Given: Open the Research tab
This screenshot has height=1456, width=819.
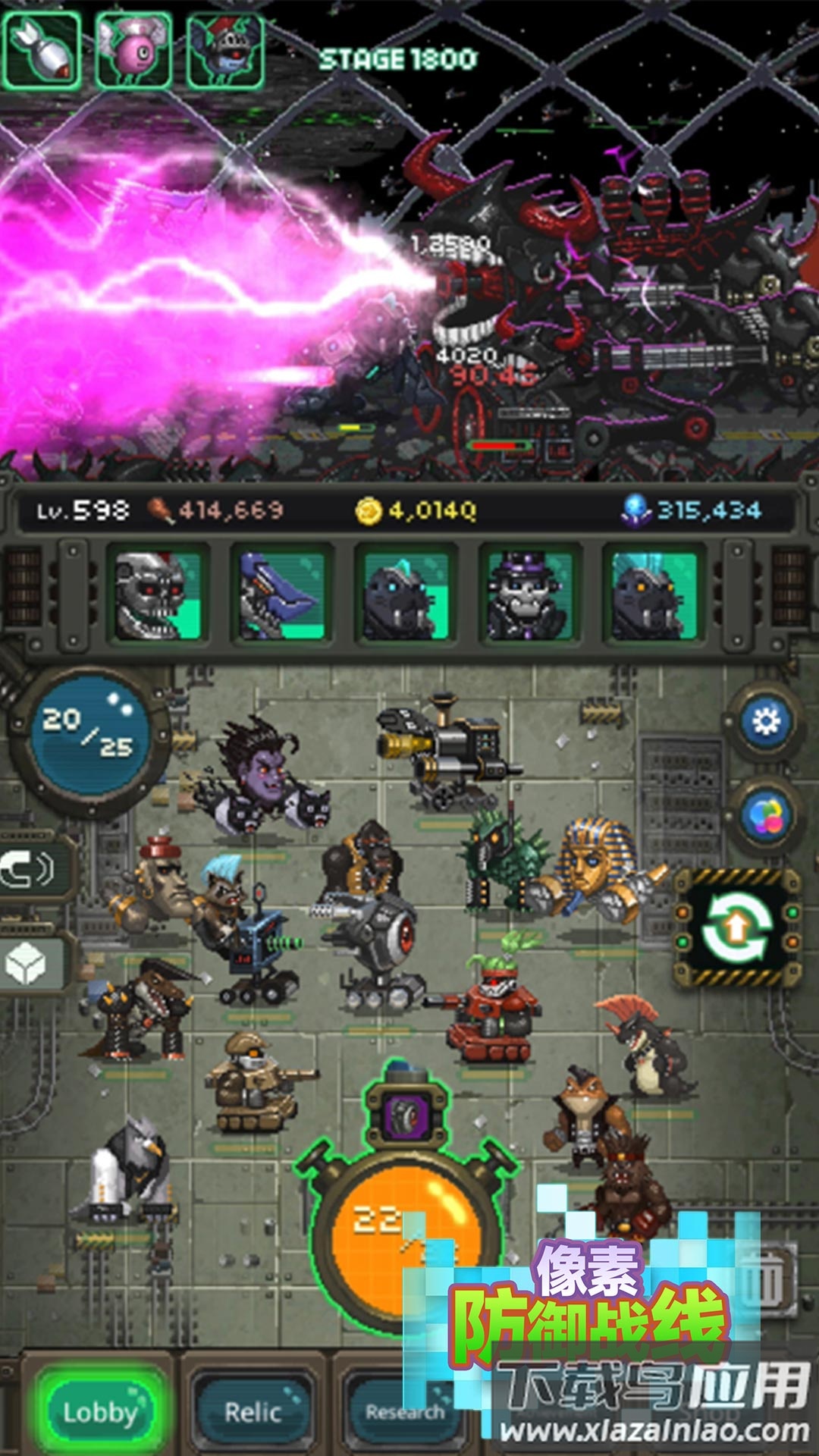Looking at the screenshot, I should click(x=403, y=1410).
